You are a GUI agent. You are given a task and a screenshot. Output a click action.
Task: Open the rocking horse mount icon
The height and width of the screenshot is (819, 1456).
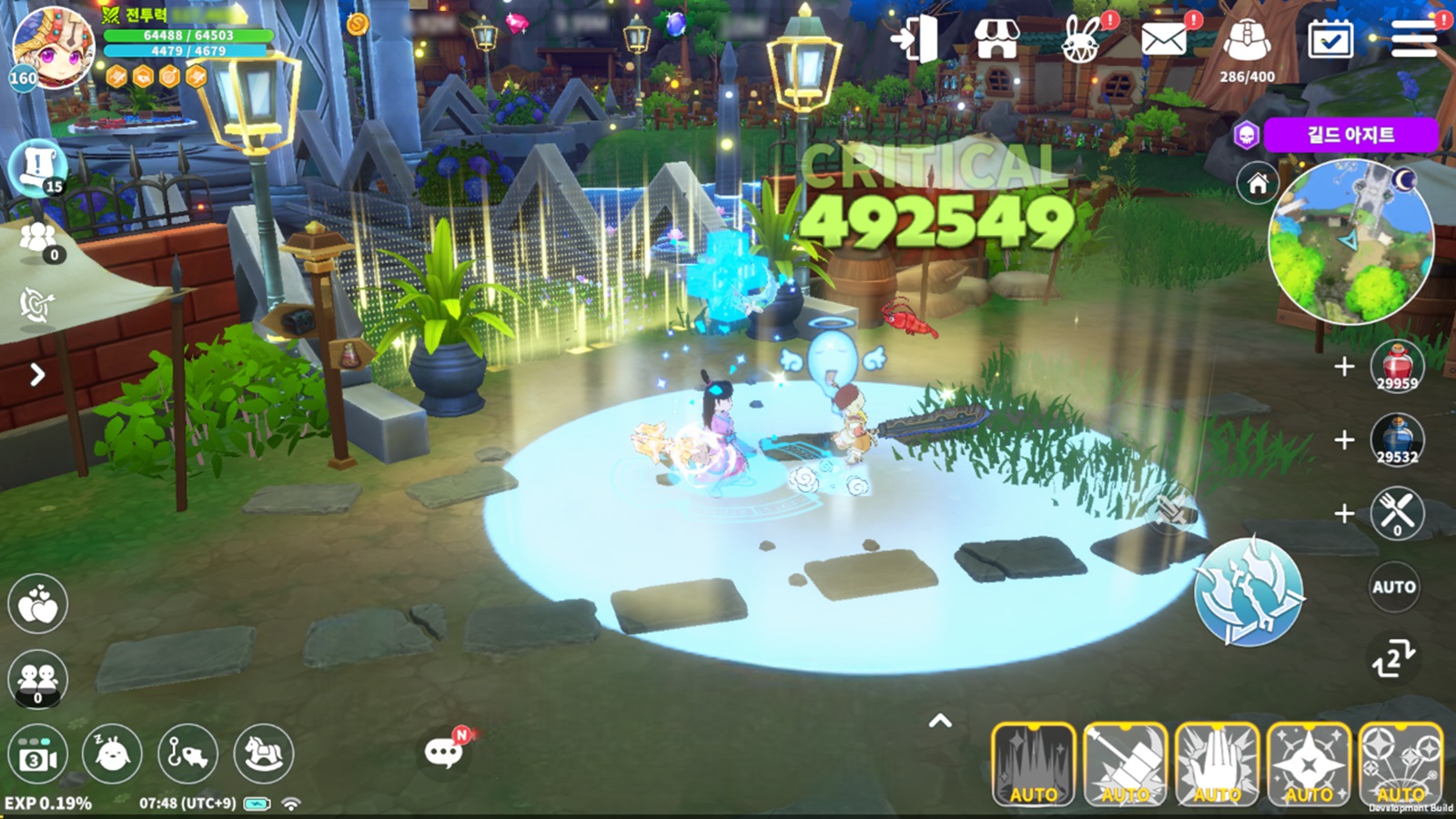(264, 754)
